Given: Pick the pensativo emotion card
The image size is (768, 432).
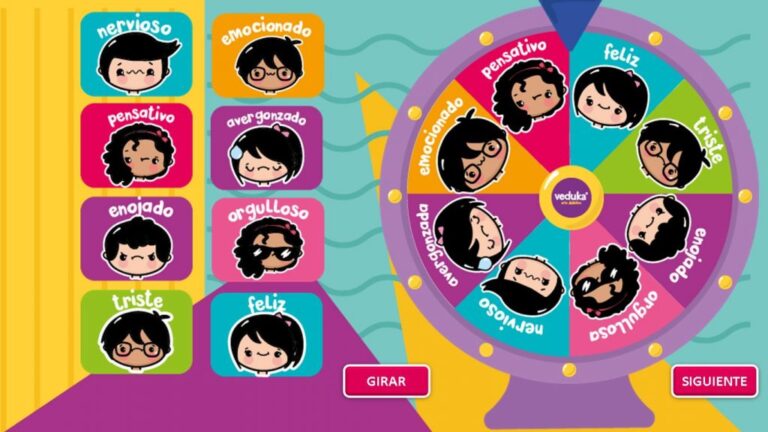Looking at the screenshot, I should point(137,145).
